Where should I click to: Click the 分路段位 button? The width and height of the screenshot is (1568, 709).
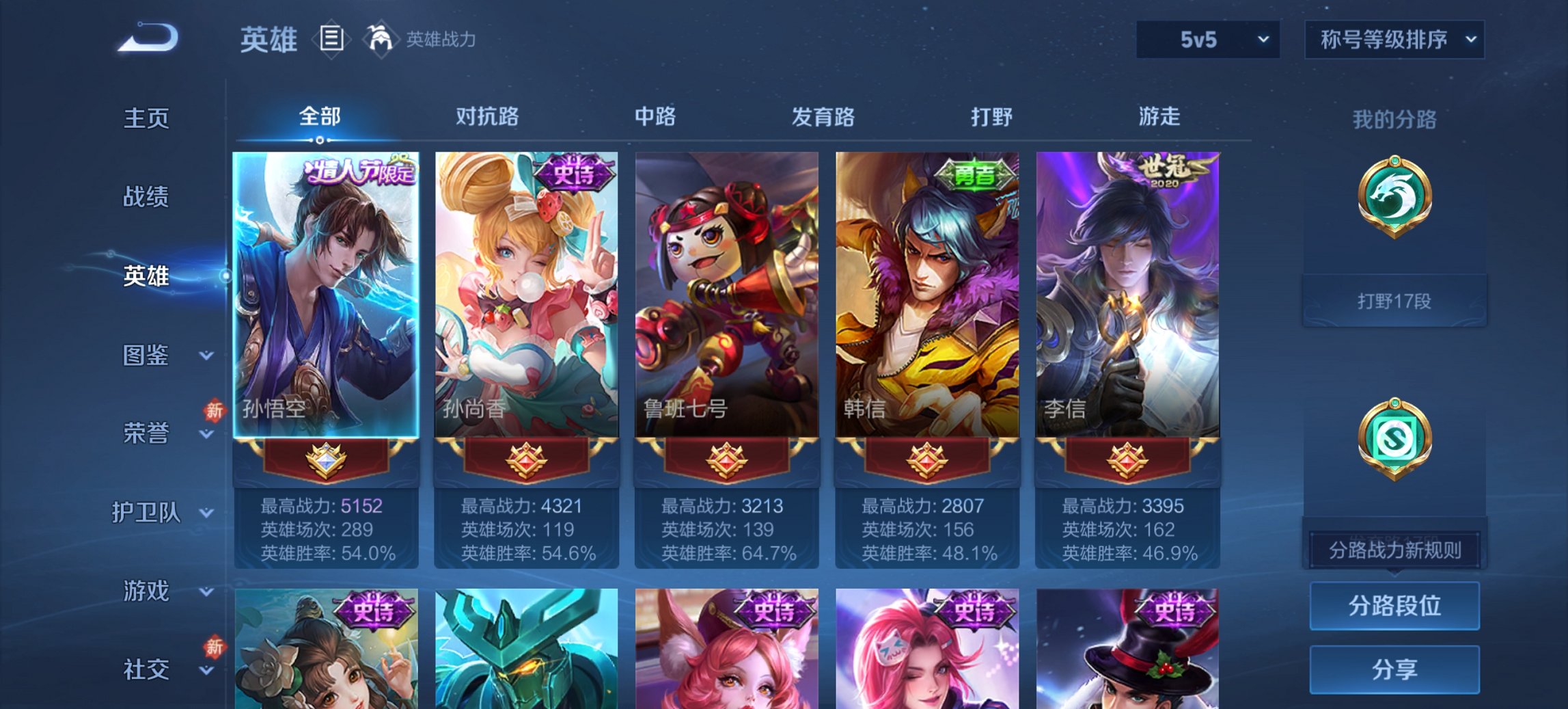[x=1394, y=606]
